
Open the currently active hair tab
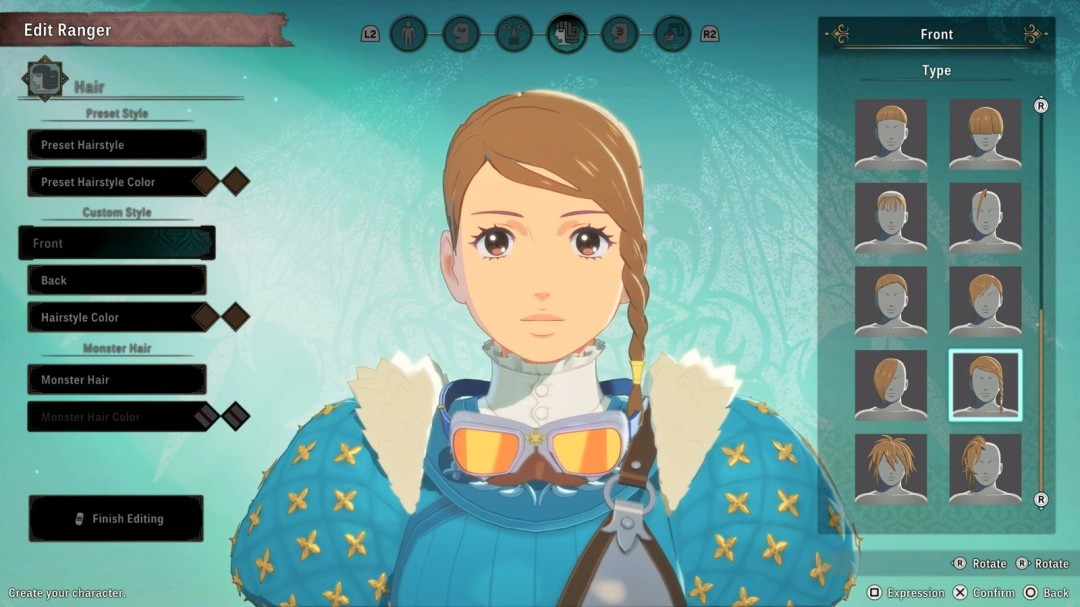(567, 34)
